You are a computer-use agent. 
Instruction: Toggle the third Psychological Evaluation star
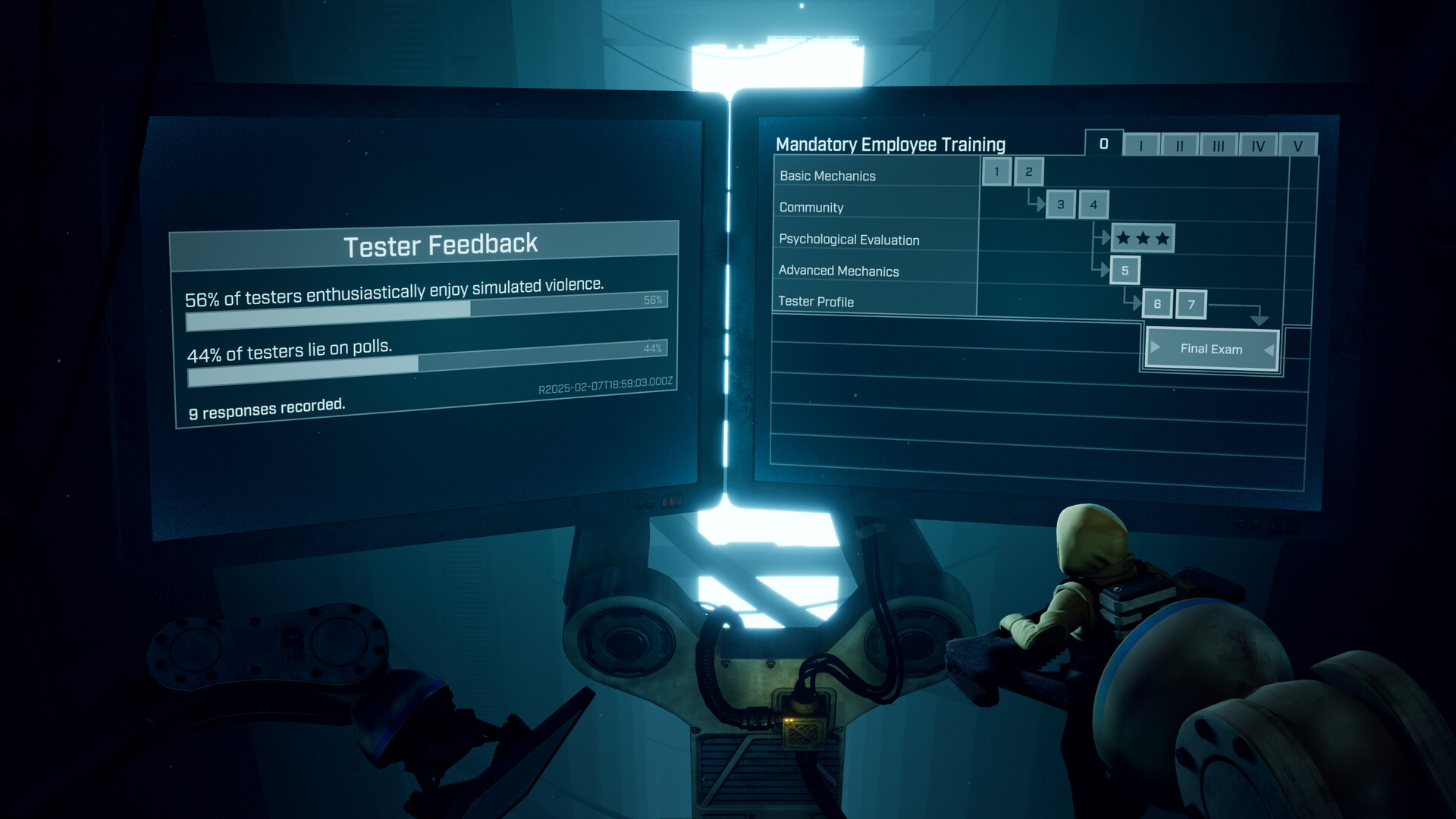(1162, 237)
